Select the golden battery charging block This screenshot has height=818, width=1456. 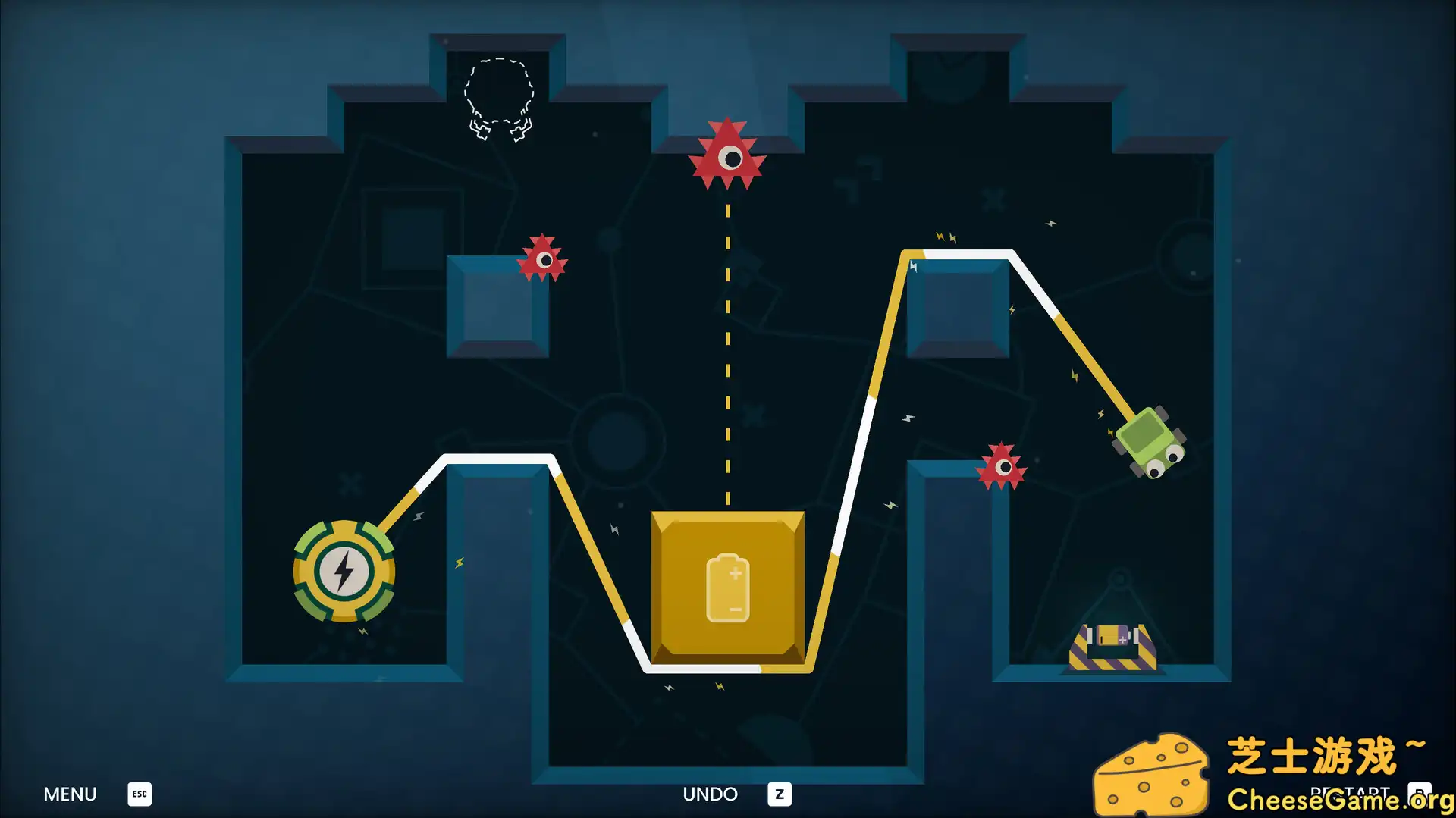pos(726,588)
